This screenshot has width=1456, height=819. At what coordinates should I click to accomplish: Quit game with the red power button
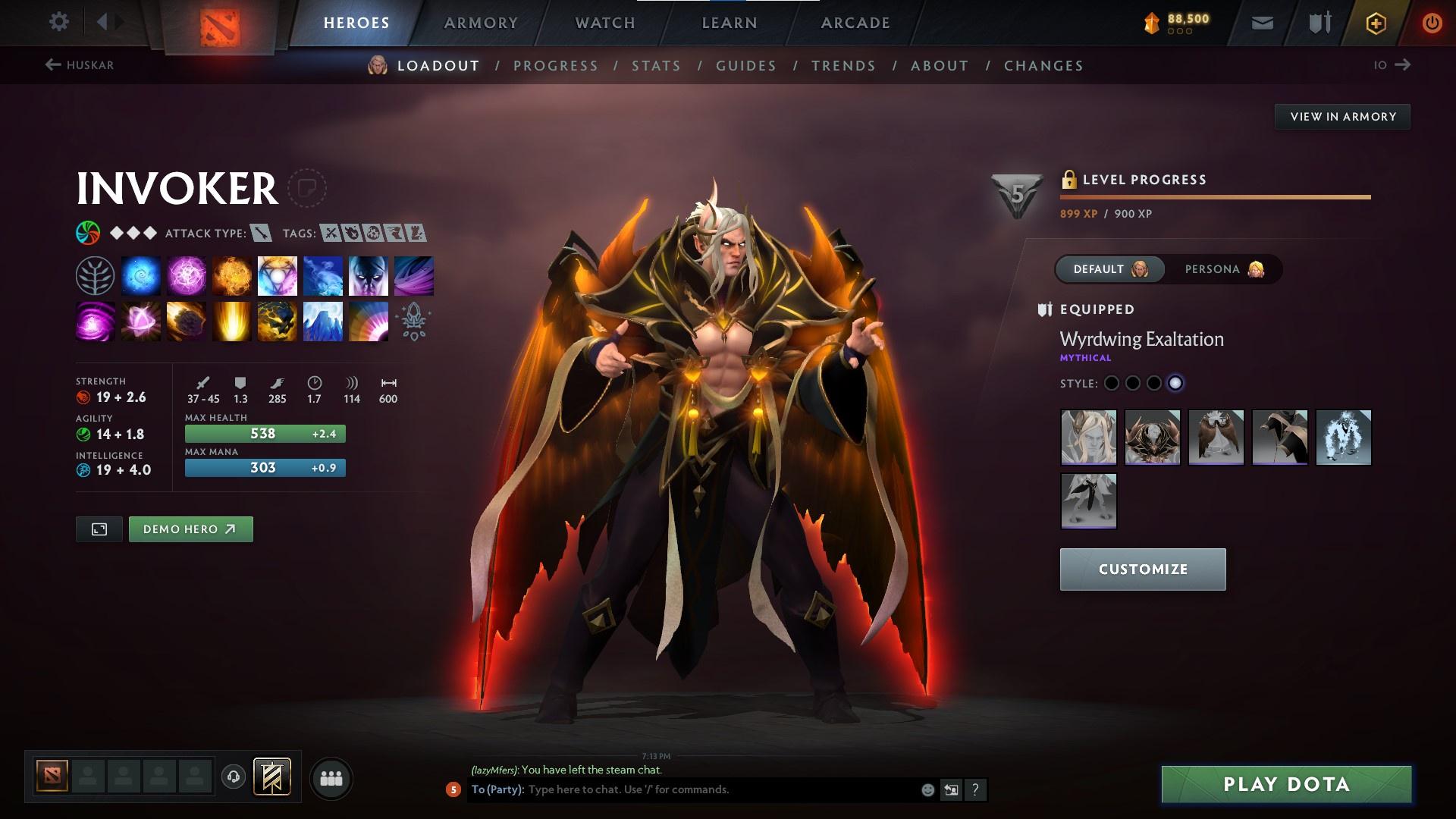[1432, 23]
